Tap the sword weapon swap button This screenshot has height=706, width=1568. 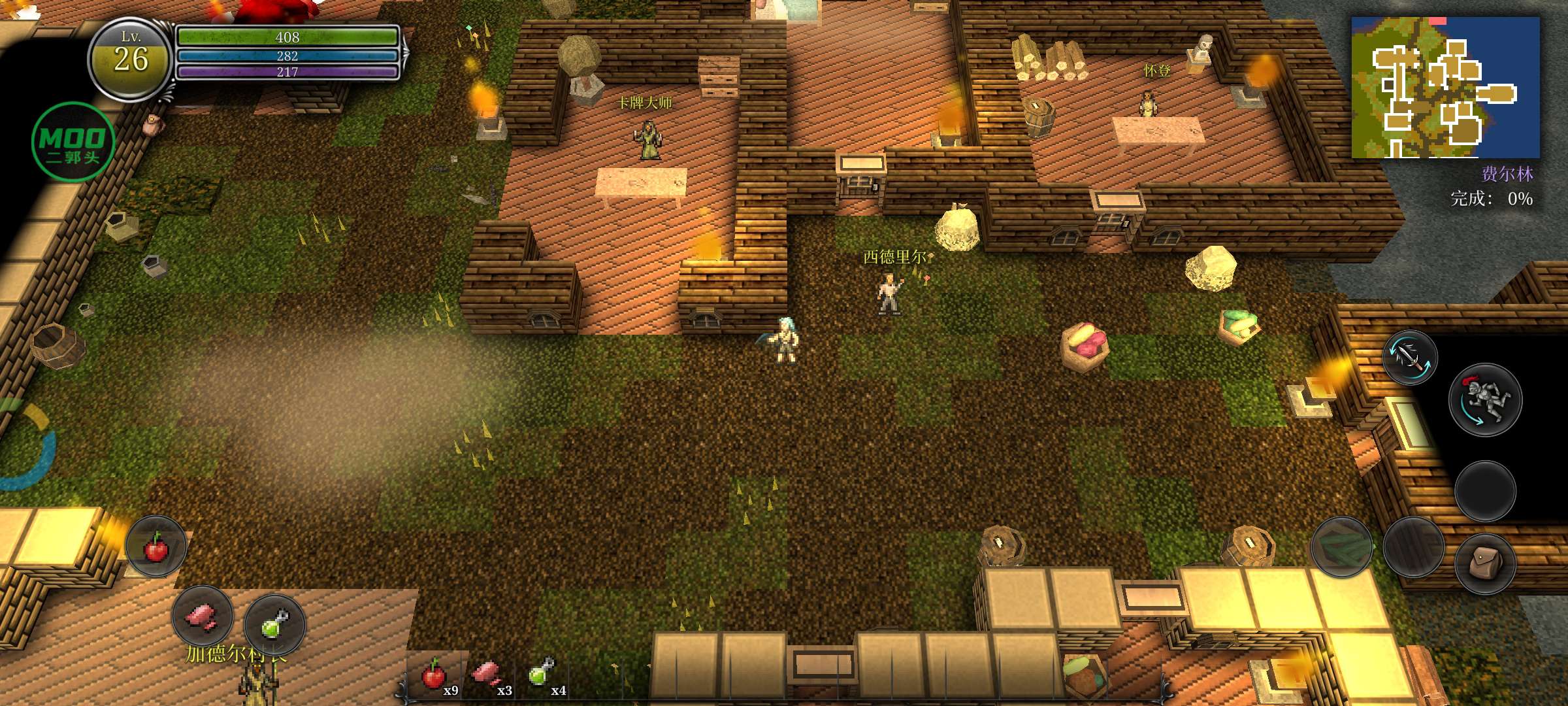point(1410,357)
